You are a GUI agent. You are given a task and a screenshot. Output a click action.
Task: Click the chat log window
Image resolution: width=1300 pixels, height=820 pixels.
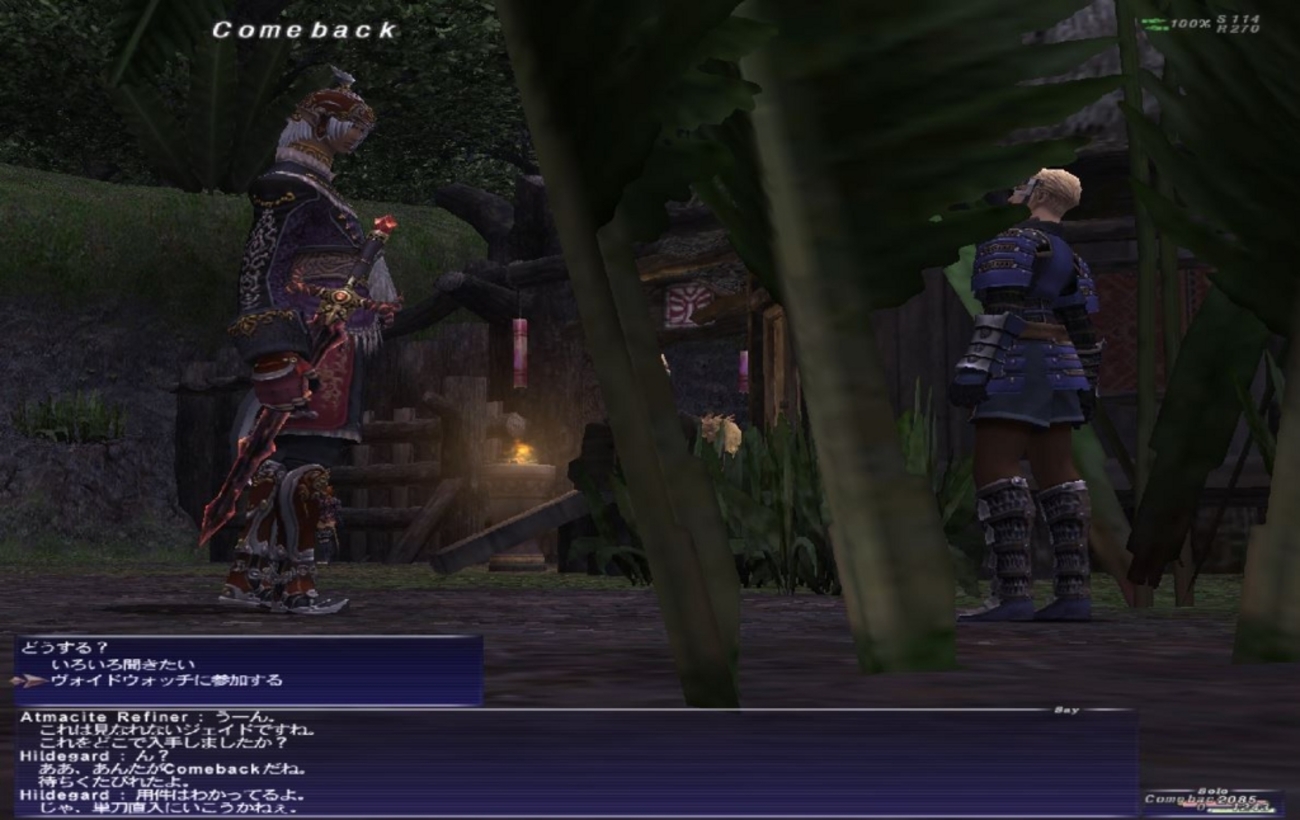click(575, 762)
